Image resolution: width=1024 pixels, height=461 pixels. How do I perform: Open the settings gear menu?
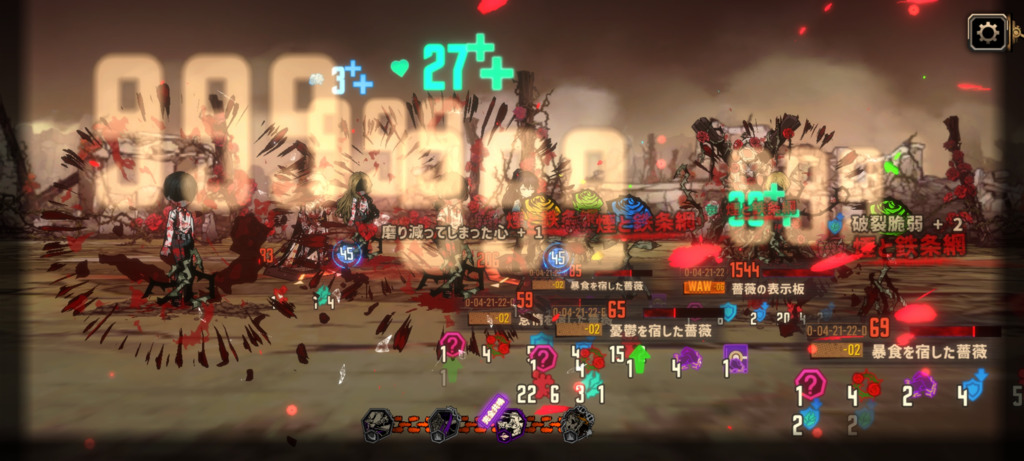click(987, 34)
